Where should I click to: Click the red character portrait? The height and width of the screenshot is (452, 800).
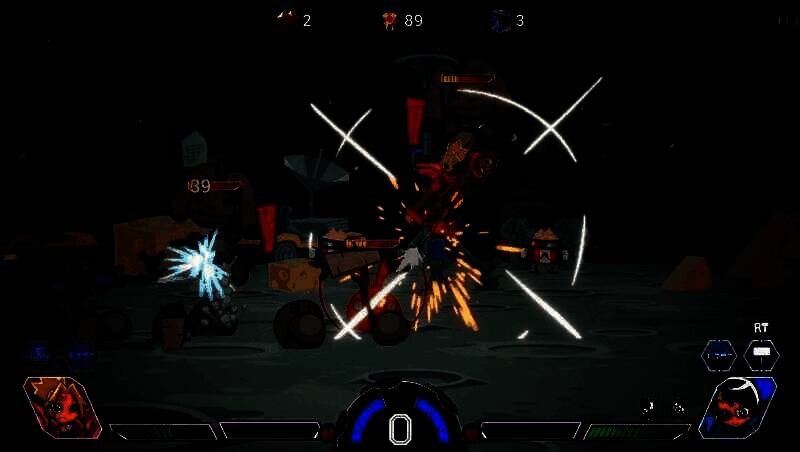61,408
